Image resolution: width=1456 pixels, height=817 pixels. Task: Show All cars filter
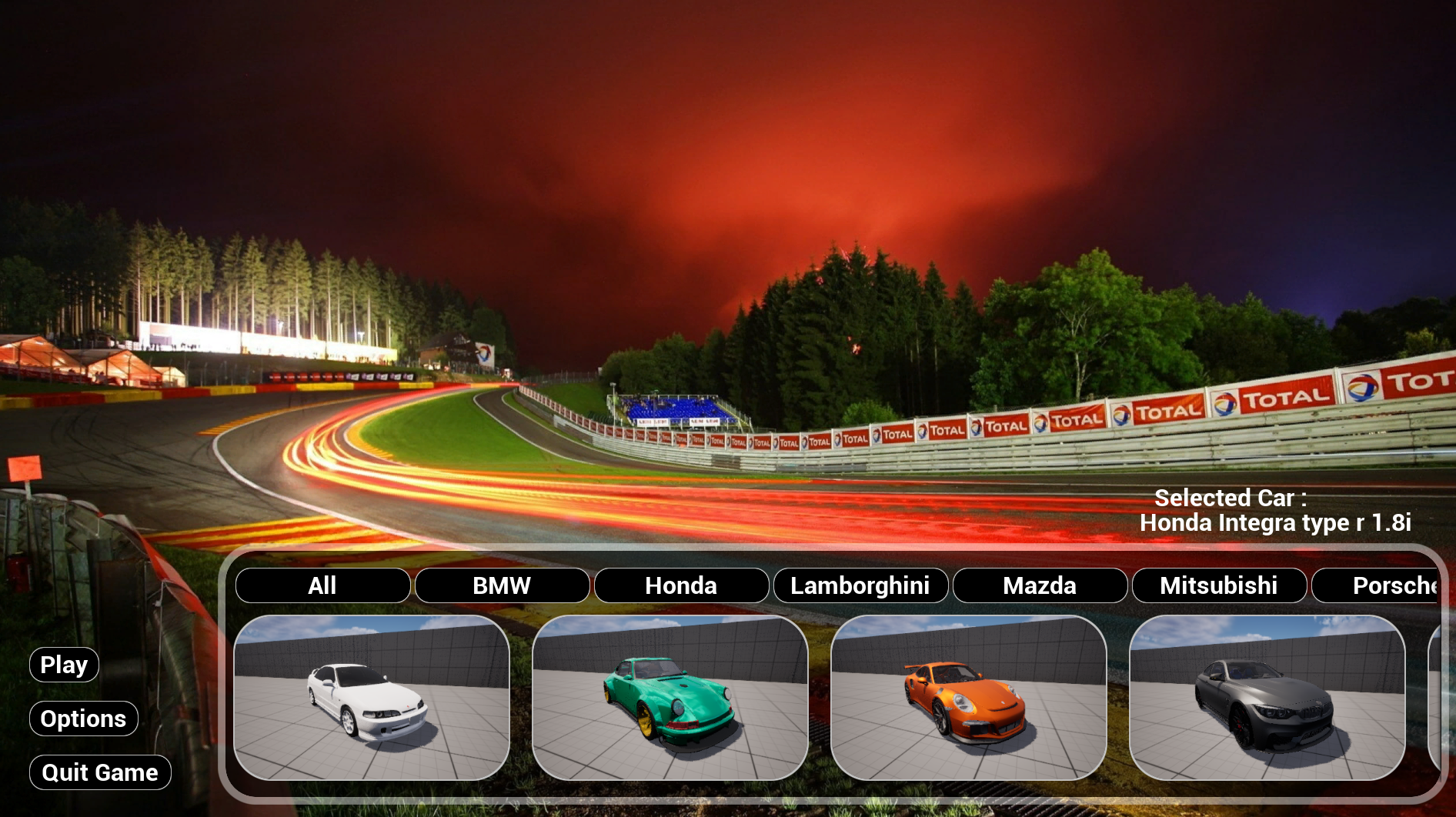322,585
